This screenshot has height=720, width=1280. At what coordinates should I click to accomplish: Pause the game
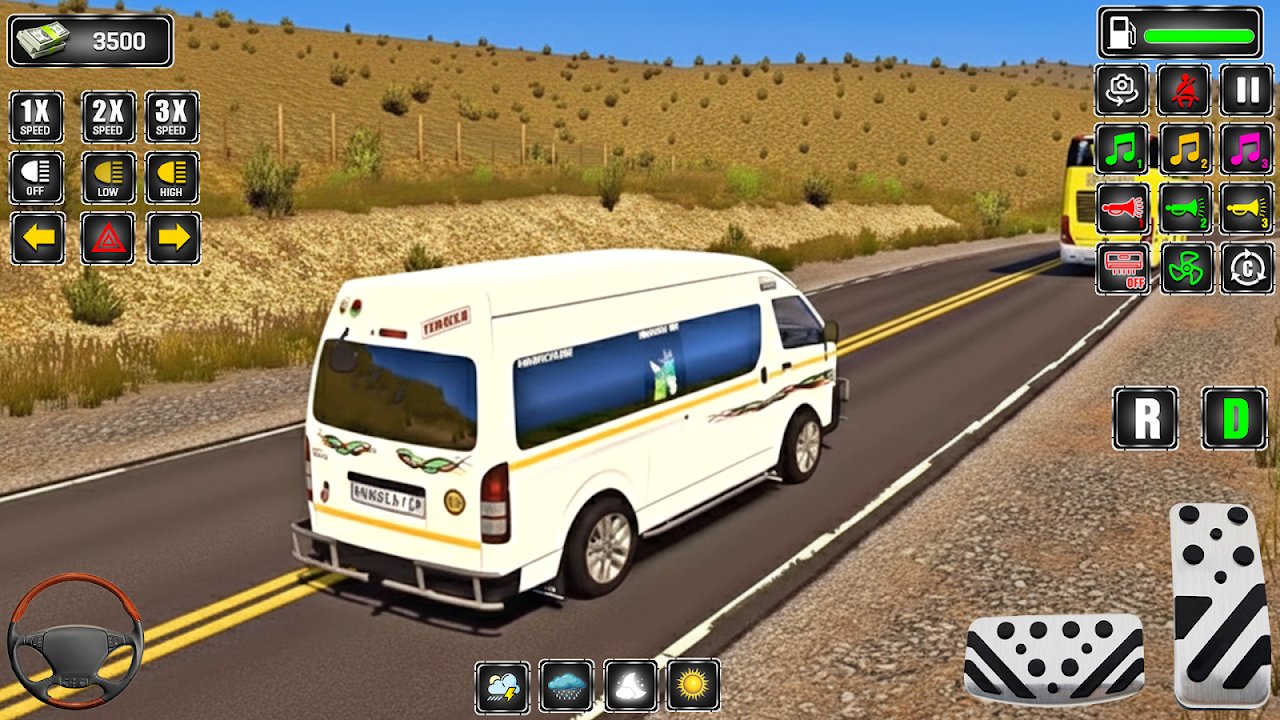pyautogui.click(x=1247, y=90)
